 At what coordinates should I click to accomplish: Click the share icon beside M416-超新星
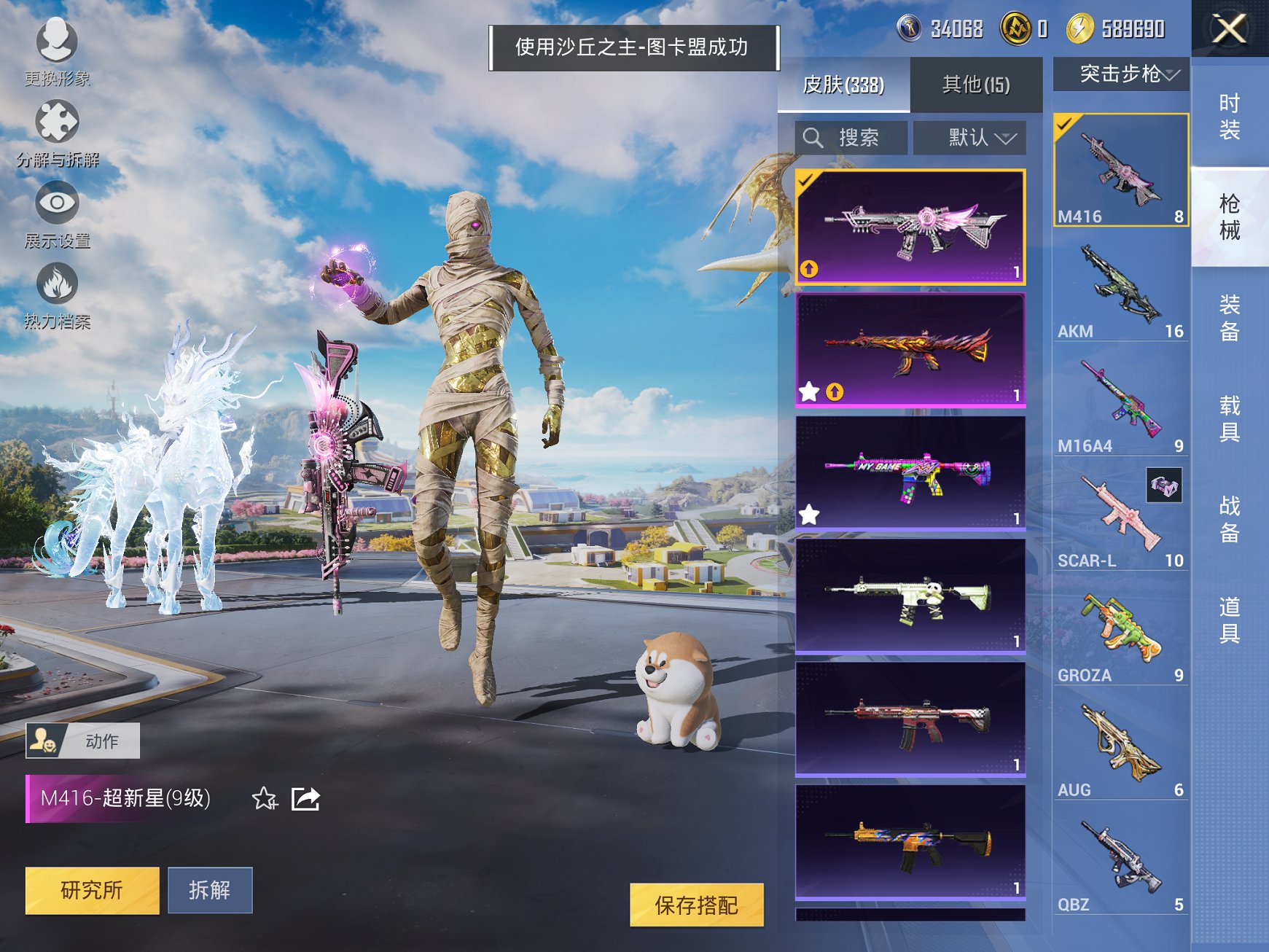point(306,799)
